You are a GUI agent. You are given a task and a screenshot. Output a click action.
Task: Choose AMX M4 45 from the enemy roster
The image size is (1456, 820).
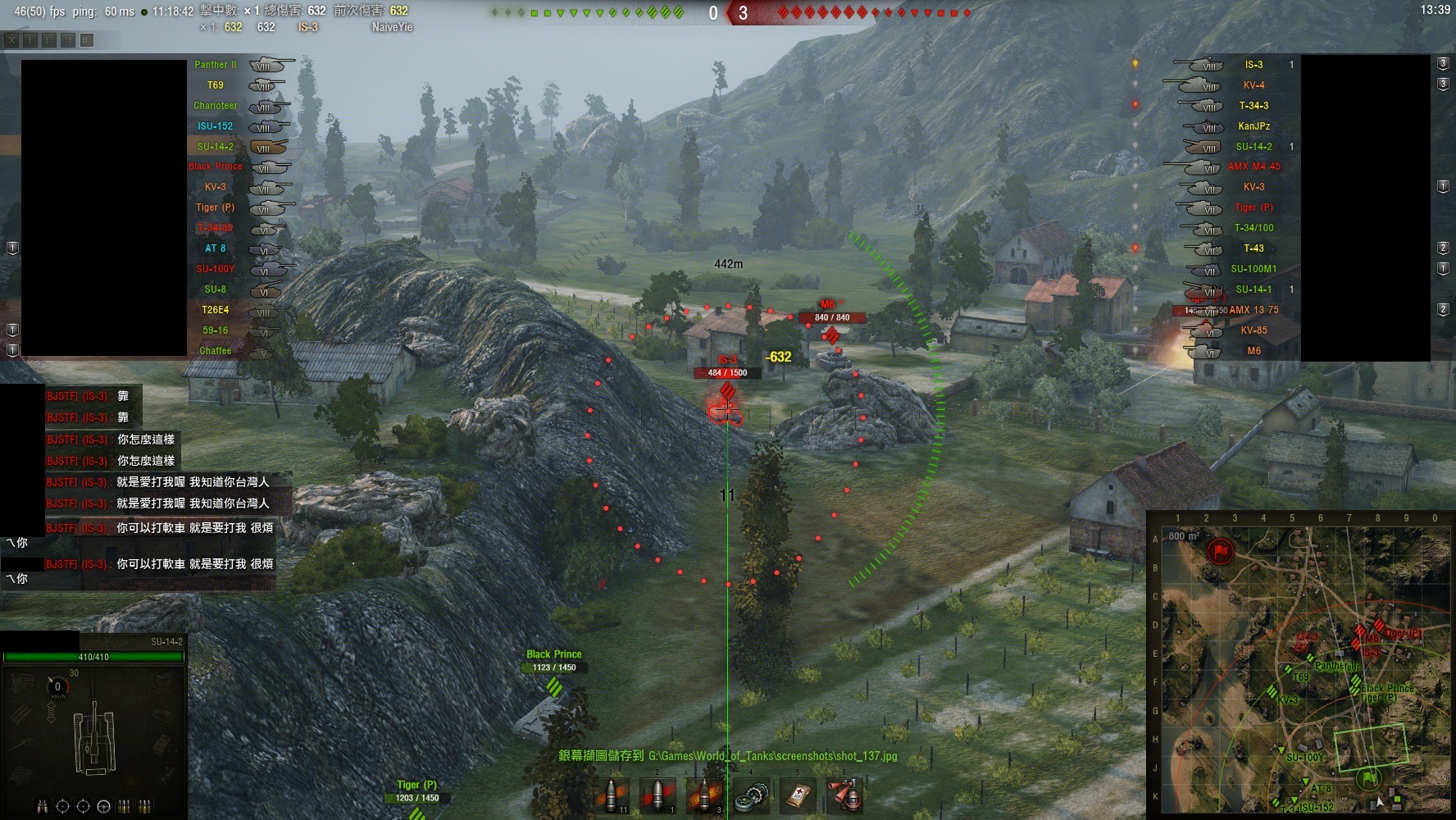click(x=1254, y=166)
